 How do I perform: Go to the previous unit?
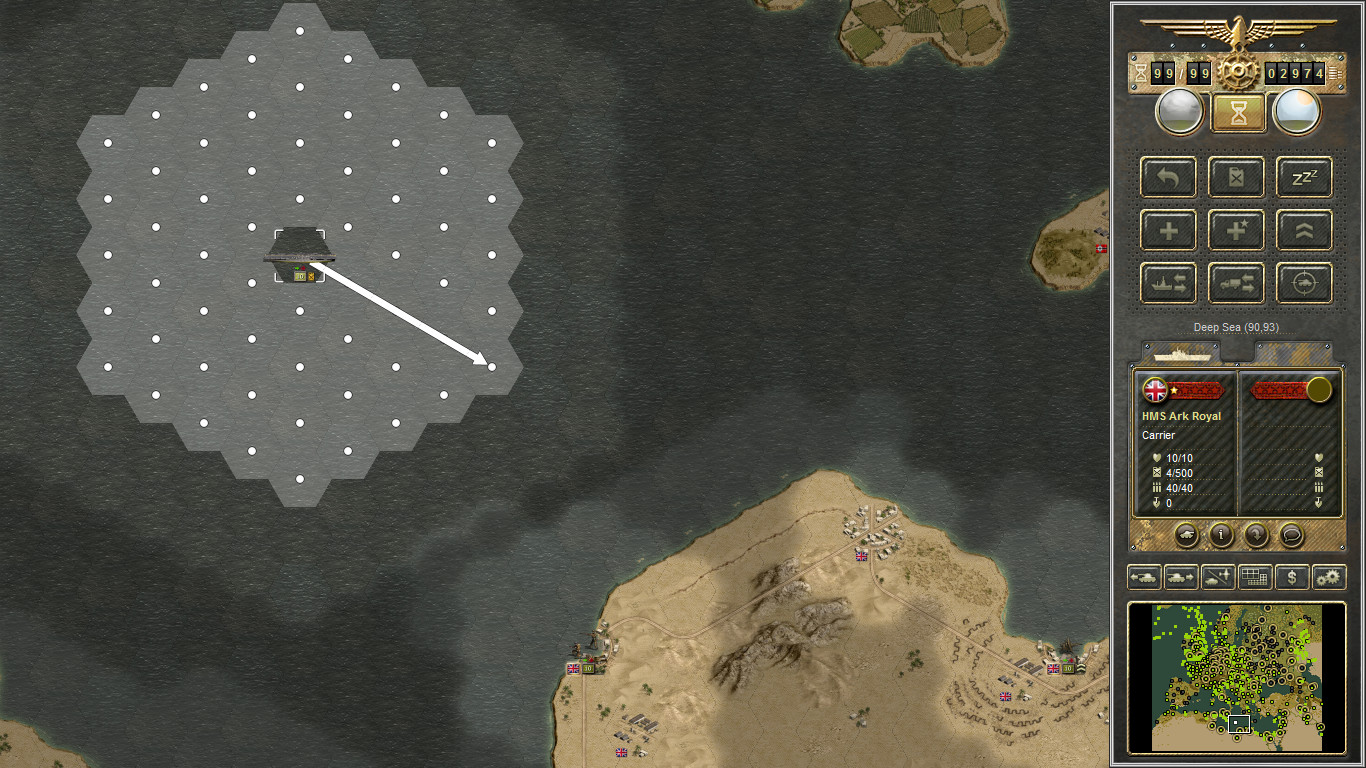1144,577
